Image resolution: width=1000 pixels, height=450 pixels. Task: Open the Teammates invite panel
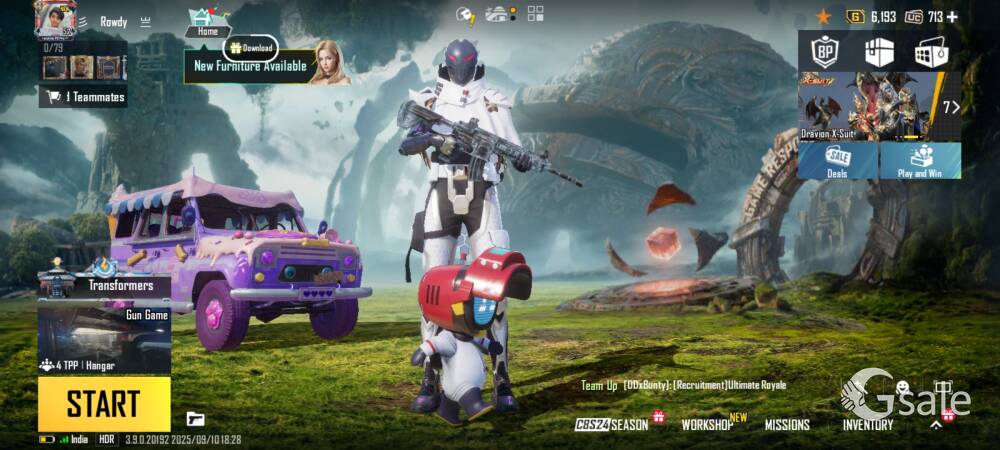[x=84, y=97]
